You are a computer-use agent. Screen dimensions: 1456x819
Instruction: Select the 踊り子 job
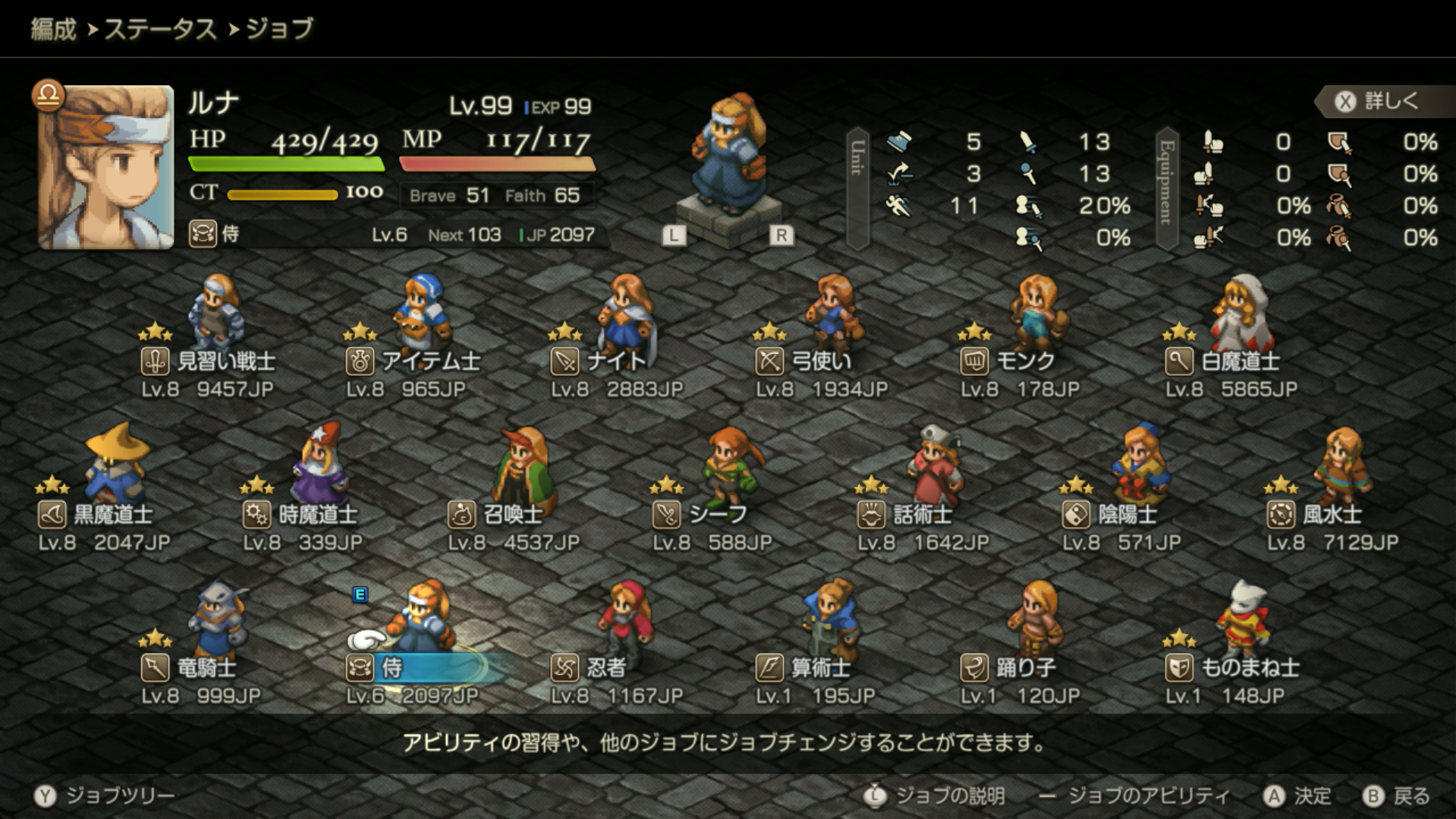(1024, 668)
